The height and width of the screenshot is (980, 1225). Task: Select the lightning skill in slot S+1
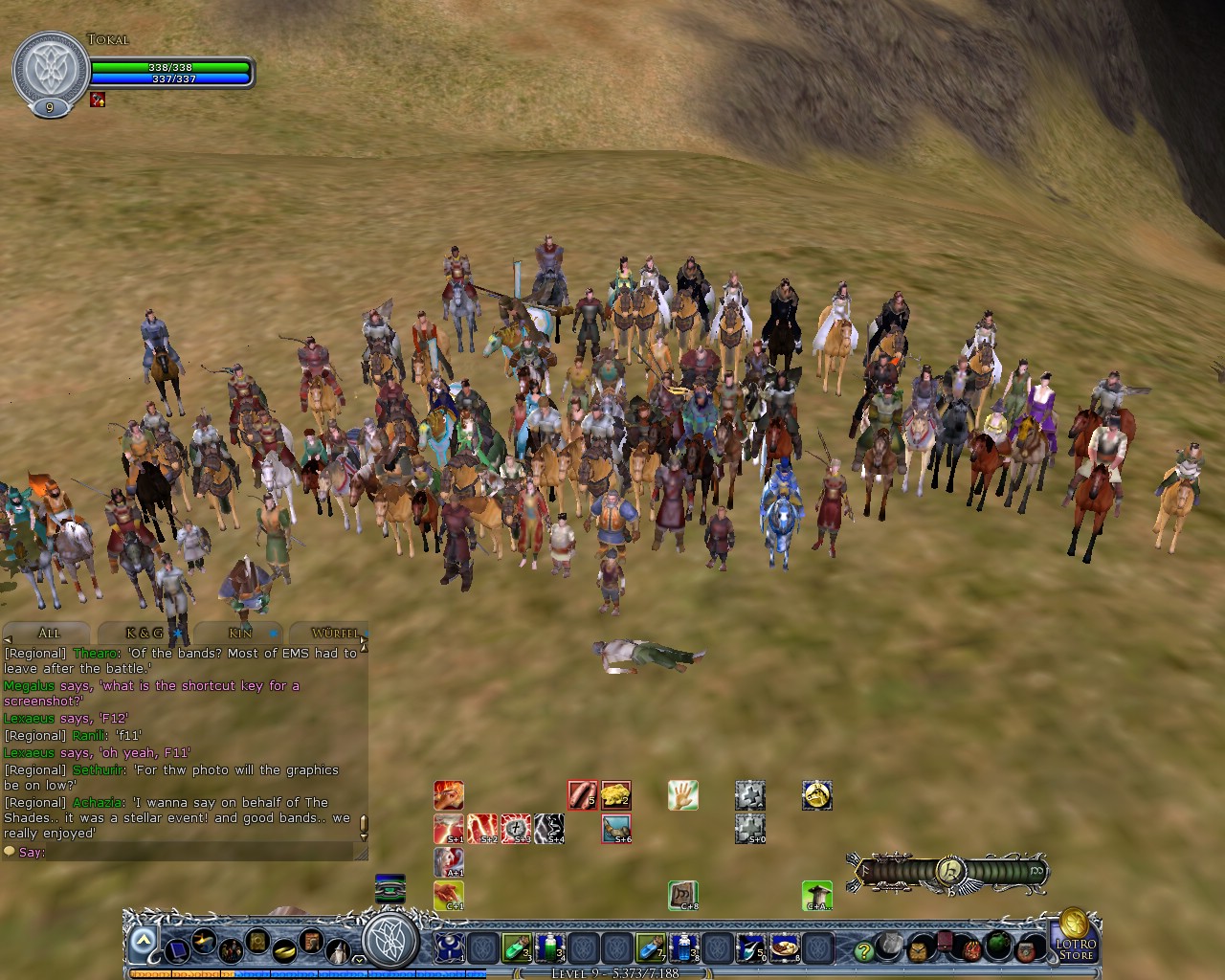(449, 828)
